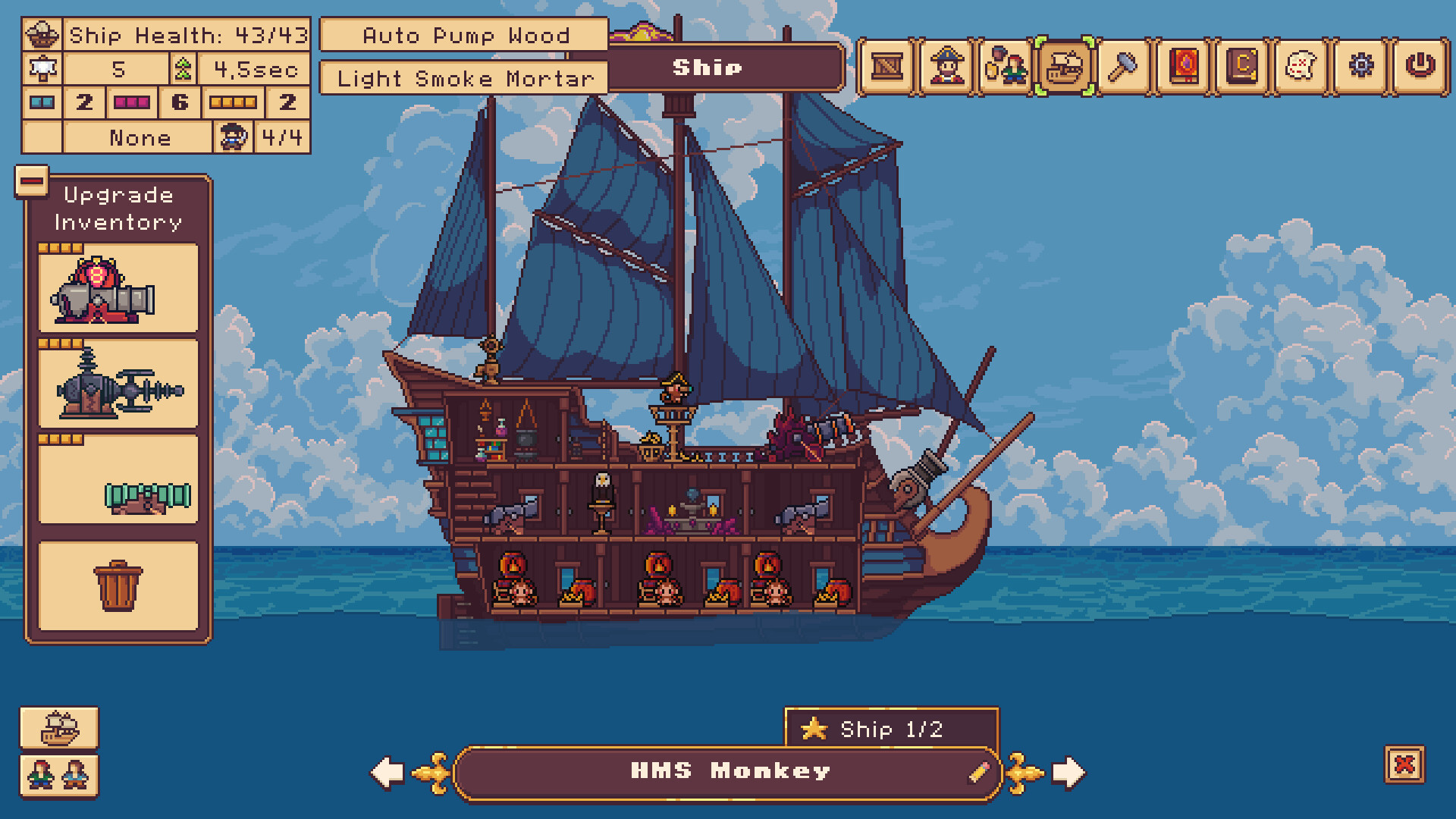Select the ship view icon

(x=1065, y=67)
